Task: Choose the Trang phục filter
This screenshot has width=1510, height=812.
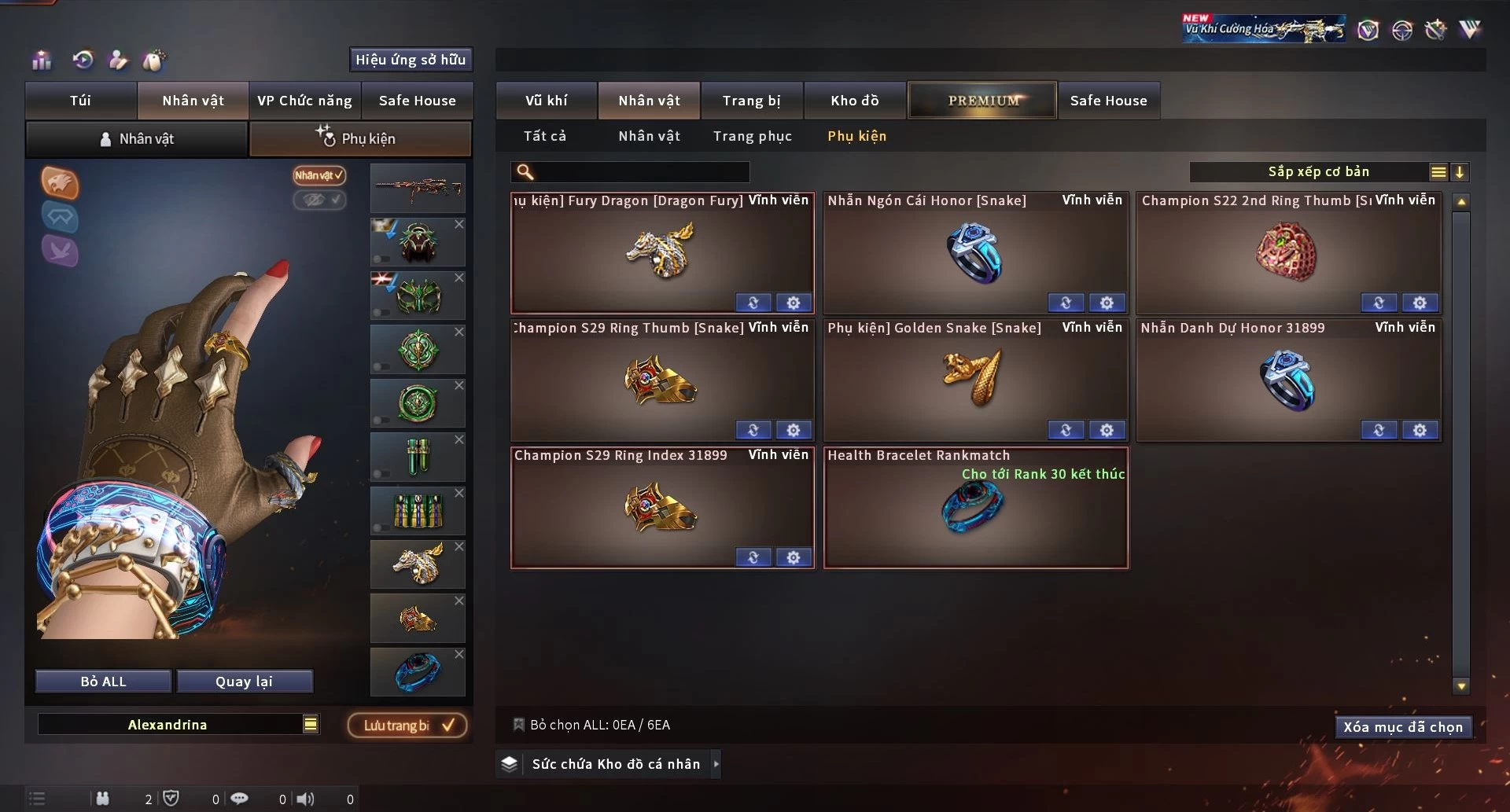Action: (x=752, y=136)
